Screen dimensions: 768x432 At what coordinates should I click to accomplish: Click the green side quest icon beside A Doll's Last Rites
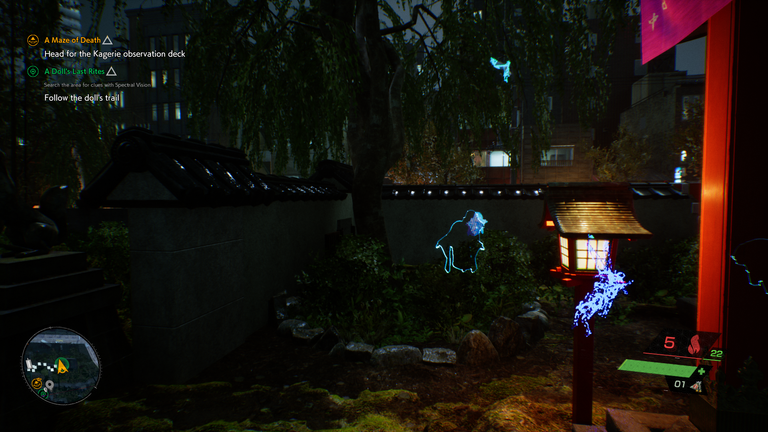(33, 71)
